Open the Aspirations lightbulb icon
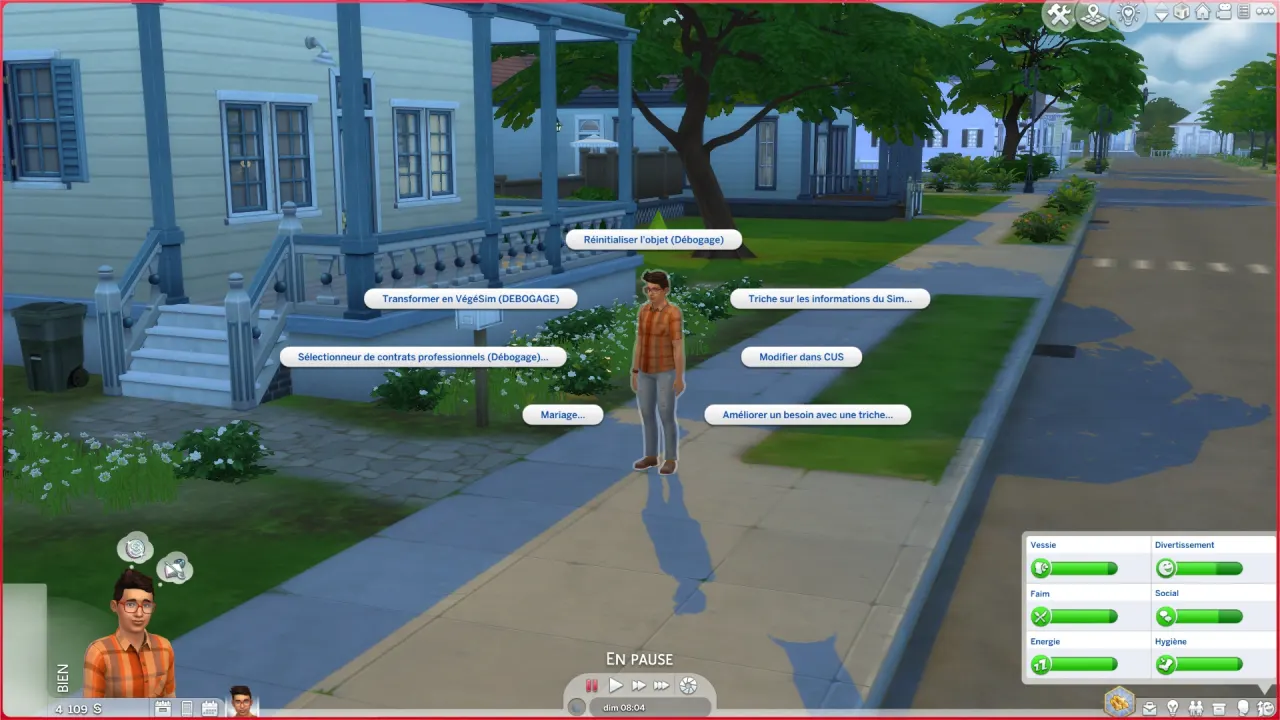Image resolution: width=1280 pixels, height=720 pixels. pos(1173,708)
